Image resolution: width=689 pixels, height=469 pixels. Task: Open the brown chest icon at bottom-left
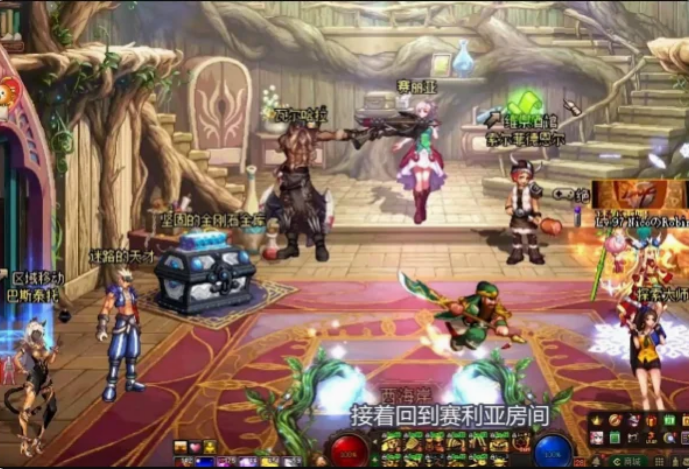[180, 446]
